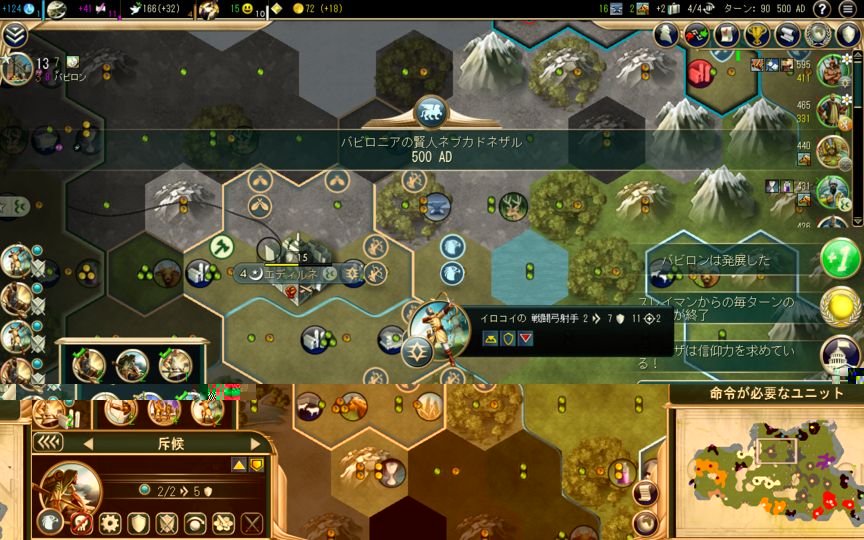Viewport: 864px width, 540px height.
Task: Activate the gear automate-explore action
Action: 109,522
